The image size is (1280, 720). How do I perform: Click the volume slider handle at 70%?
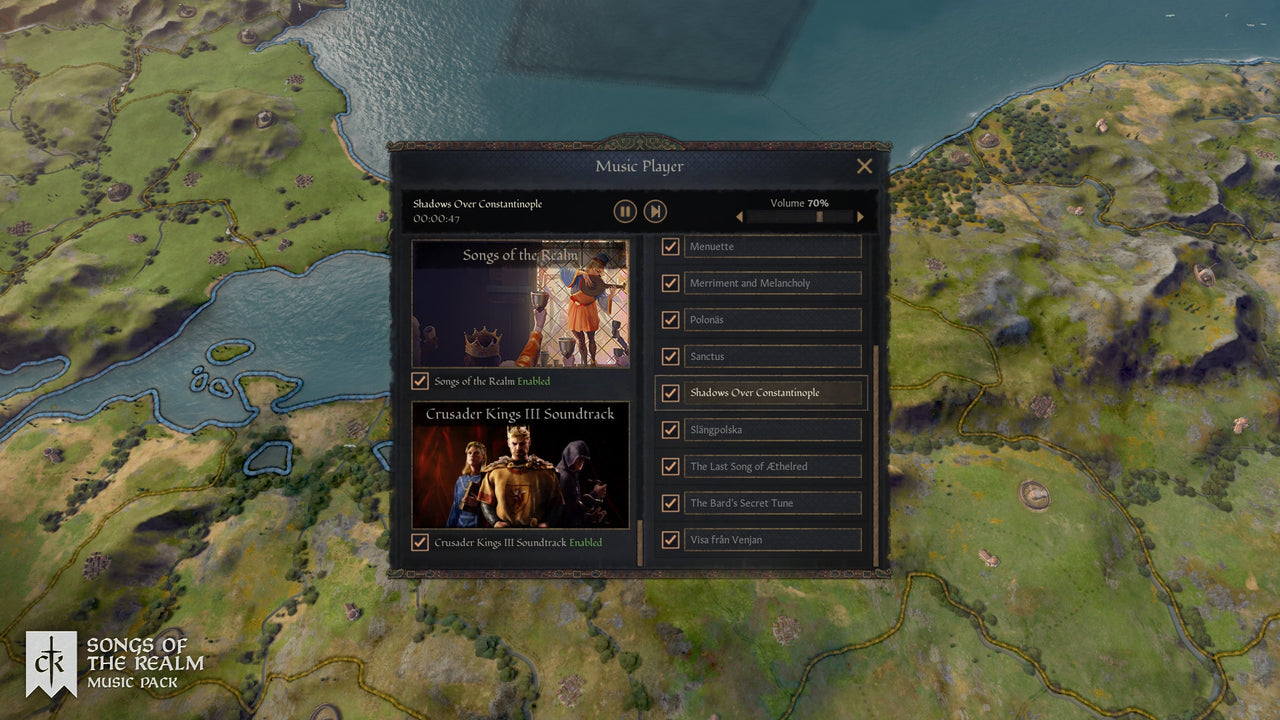pos(817,216)
